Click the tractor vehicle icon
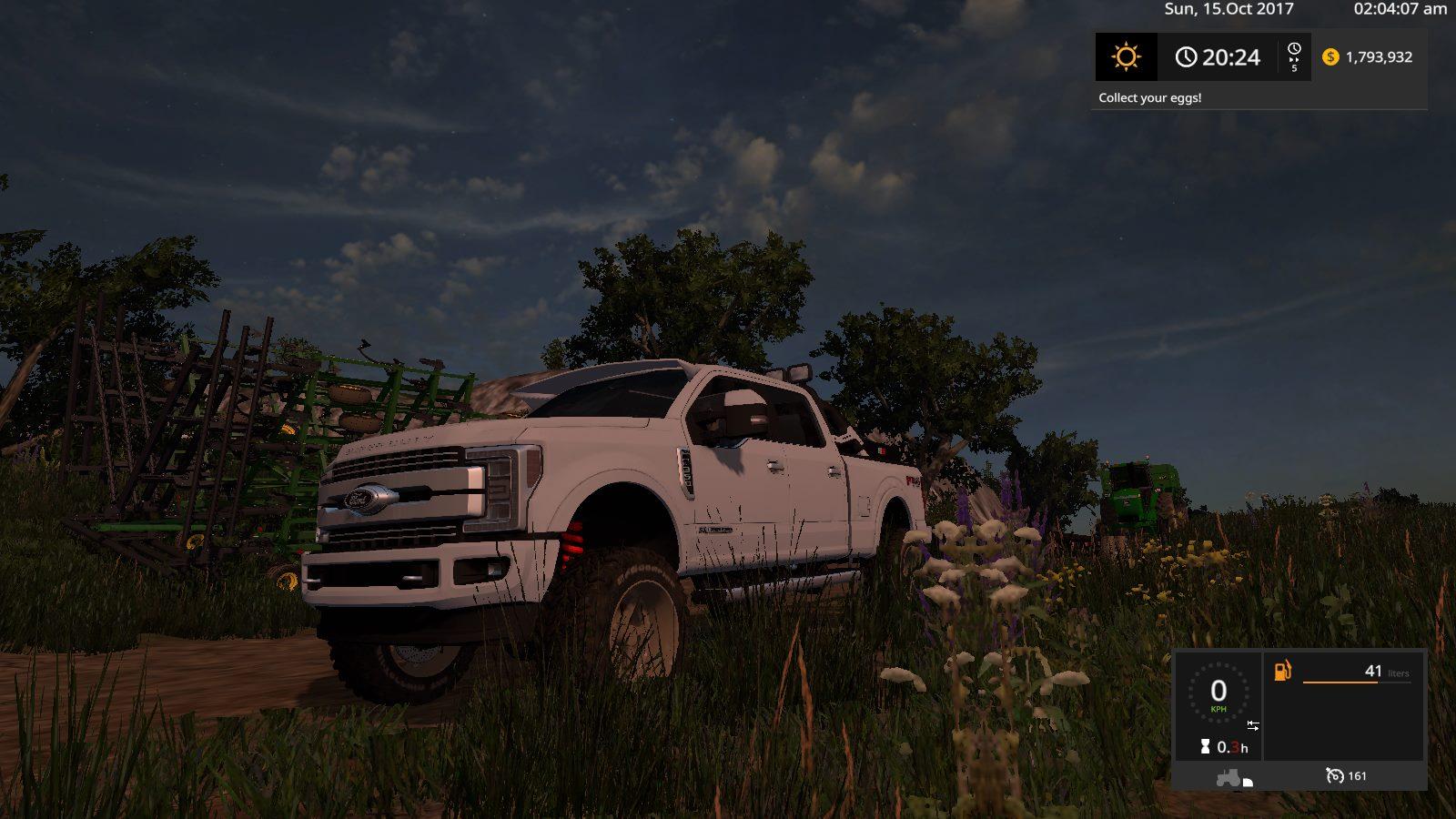This screenshot has height=819, width=1456. (x=1230, y=778)
